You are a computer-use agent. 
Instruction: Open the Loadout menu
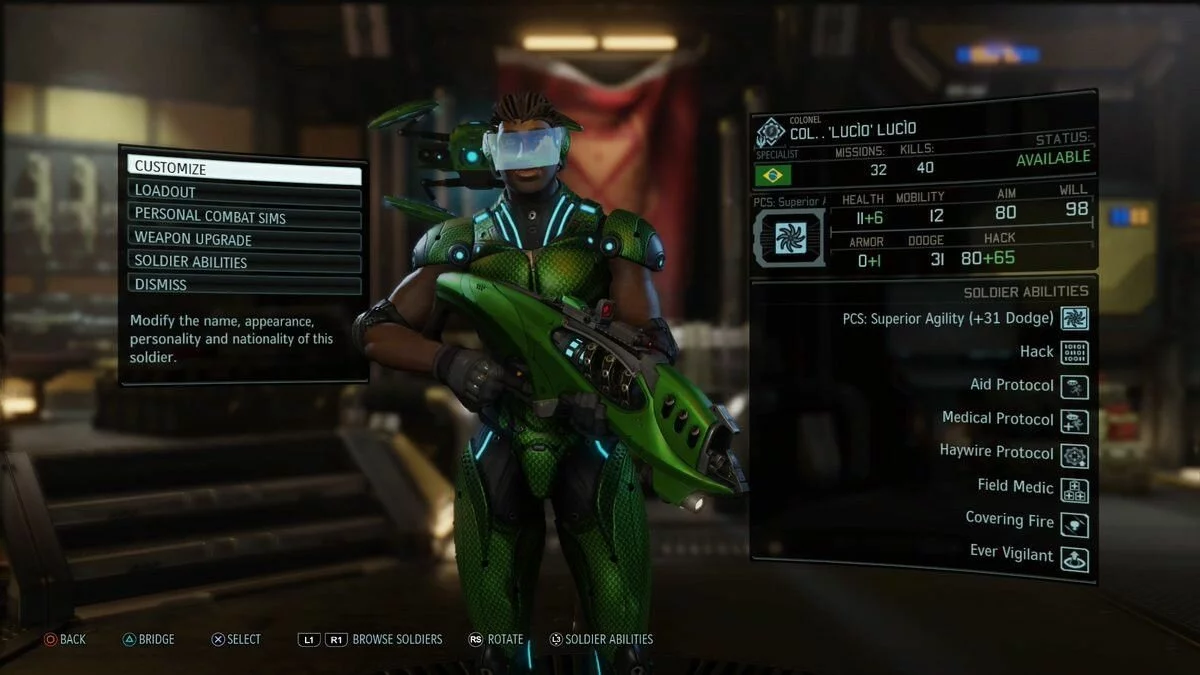click(x=244, y=192)
